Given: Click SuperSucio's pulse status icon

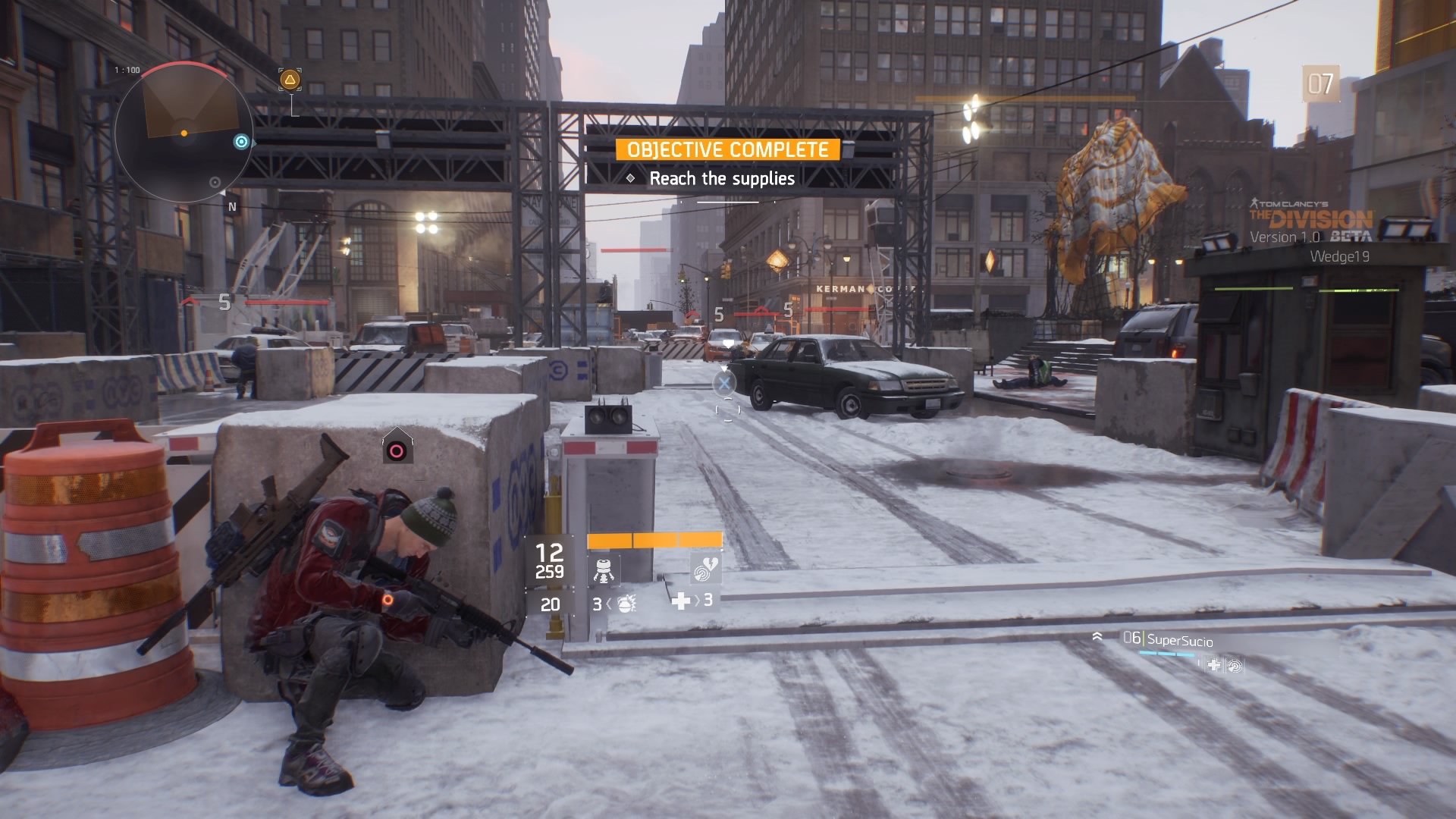Looking at the screenshot, I should (x=1235, y=667).
